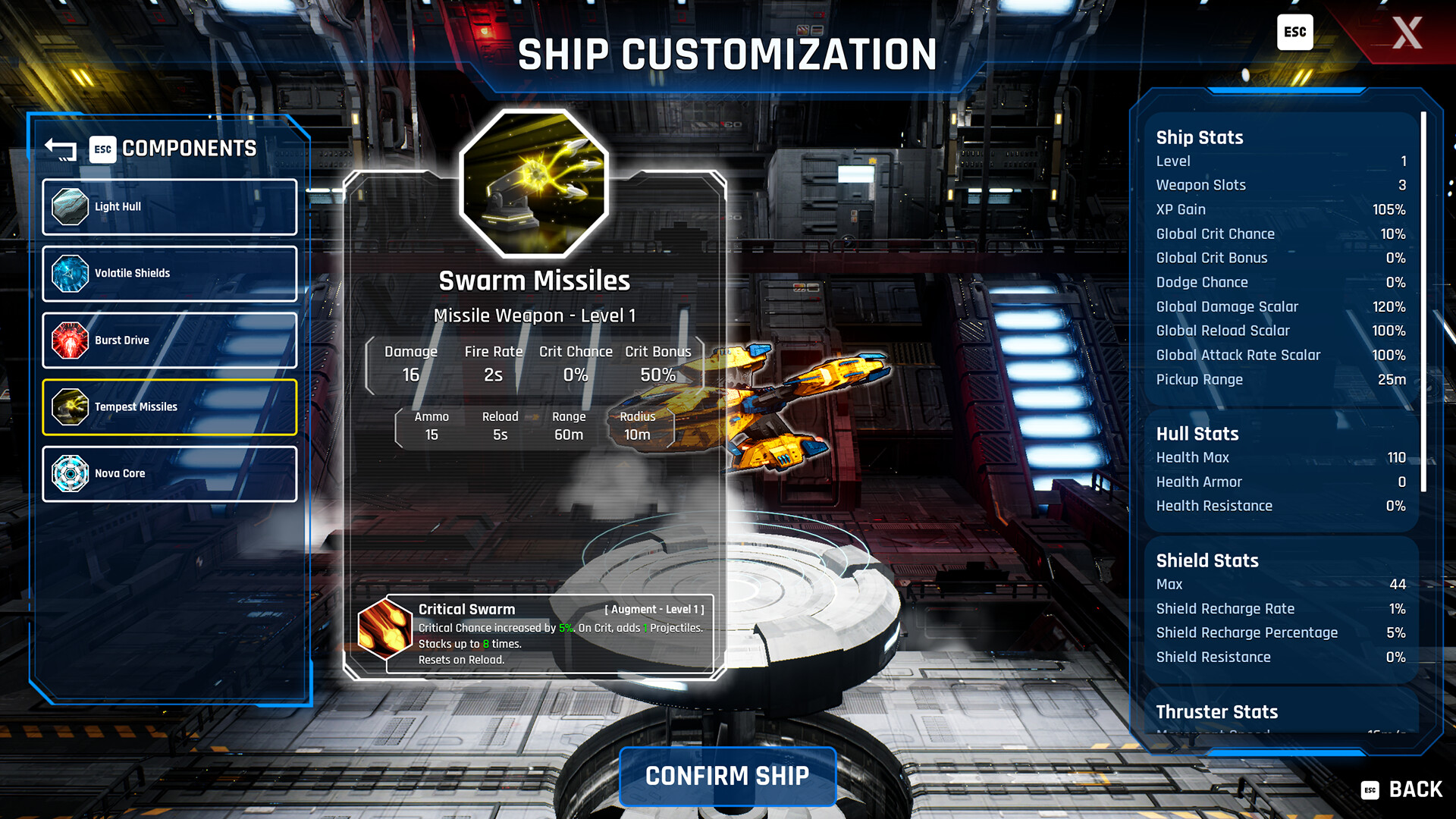Viewport: 1456px width, 819px height.
Task: Select the Nova Core component icon
Action: pos(70,473)
